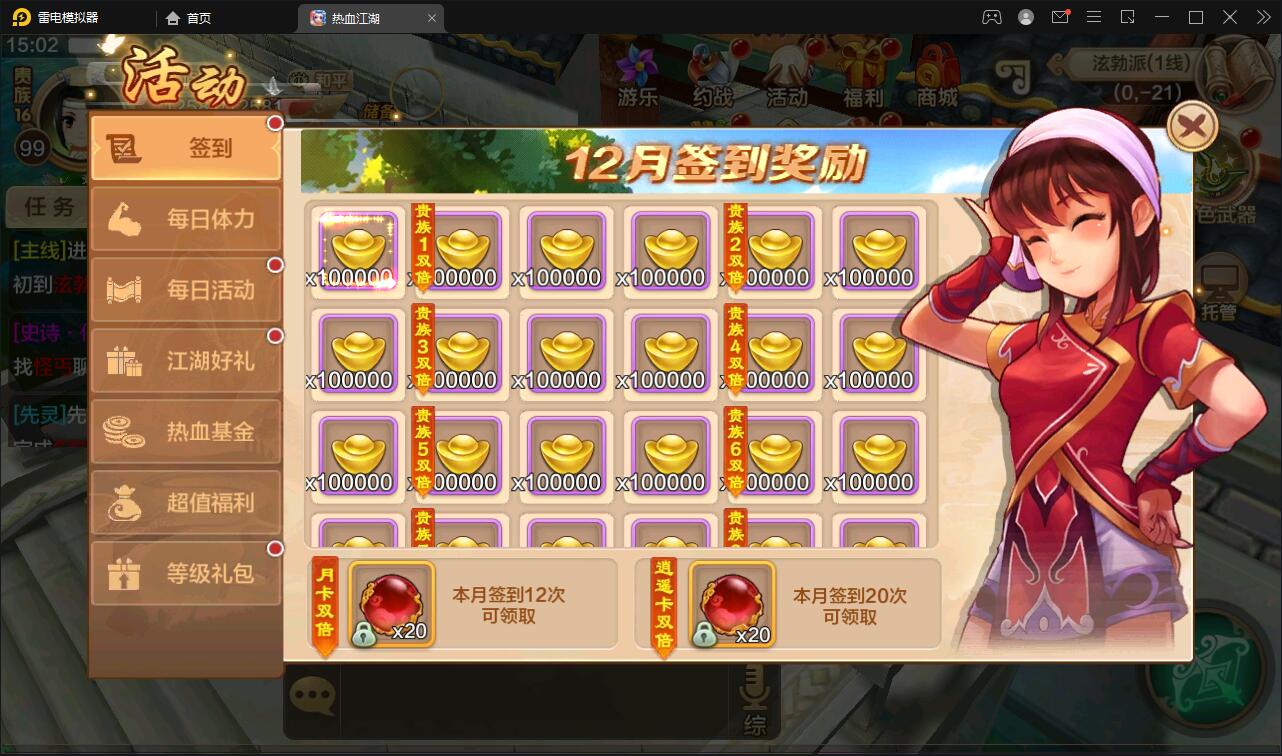The height and width of the screenshot is (756, 1282).
Task: Click the mail envelope icon in emulator title bar
Action: [x=1061, y=17]
